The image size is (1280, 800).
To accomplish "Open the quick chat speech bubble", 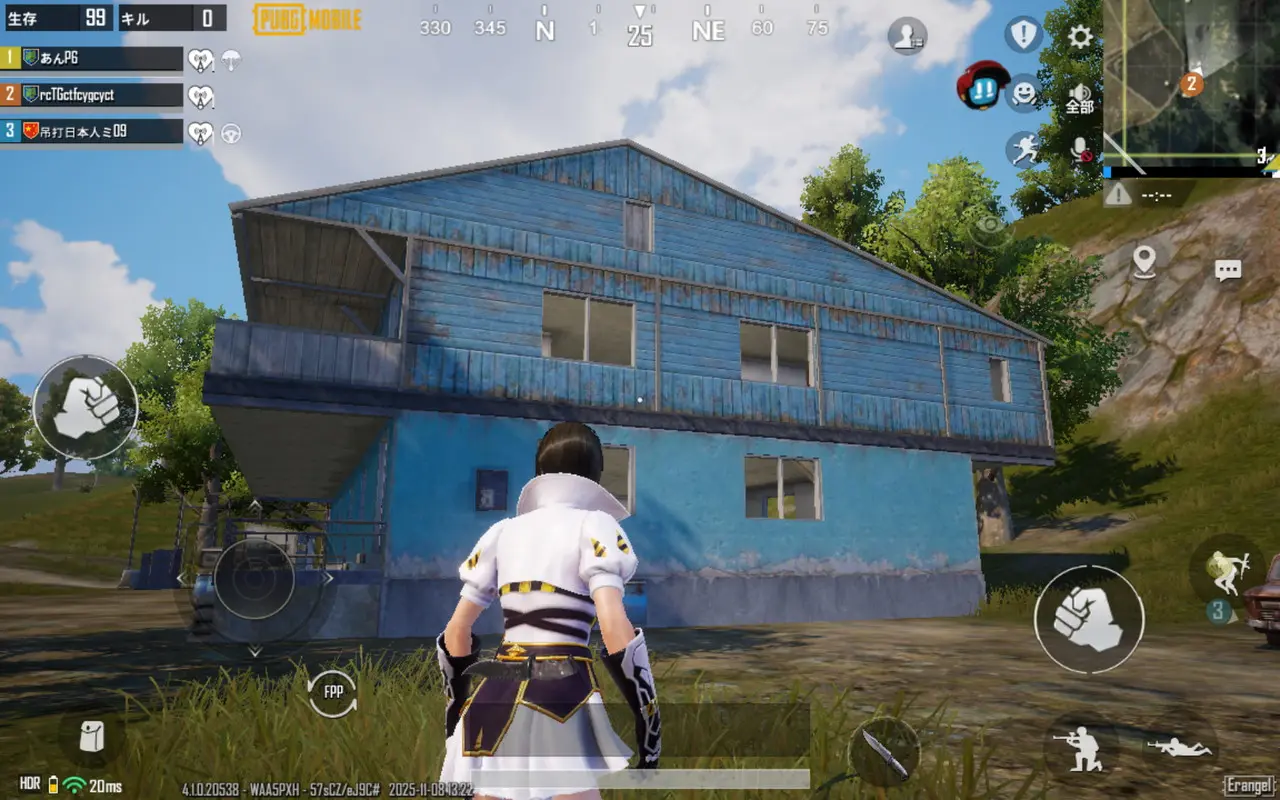I will pyautogui.click(x=1228, y=270).
